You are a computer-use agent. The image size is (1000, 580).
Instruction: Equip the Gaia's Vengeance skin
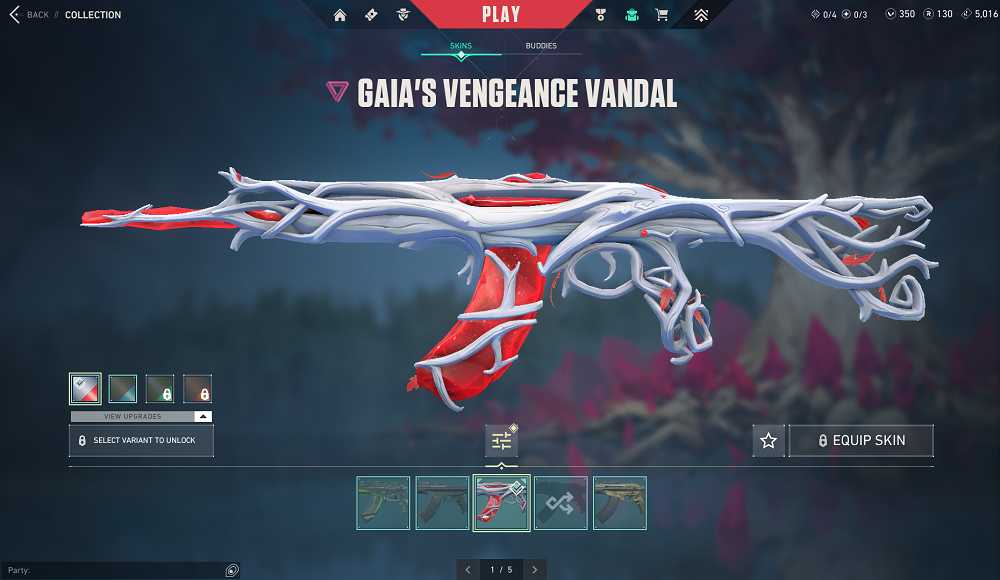(861, 441)
